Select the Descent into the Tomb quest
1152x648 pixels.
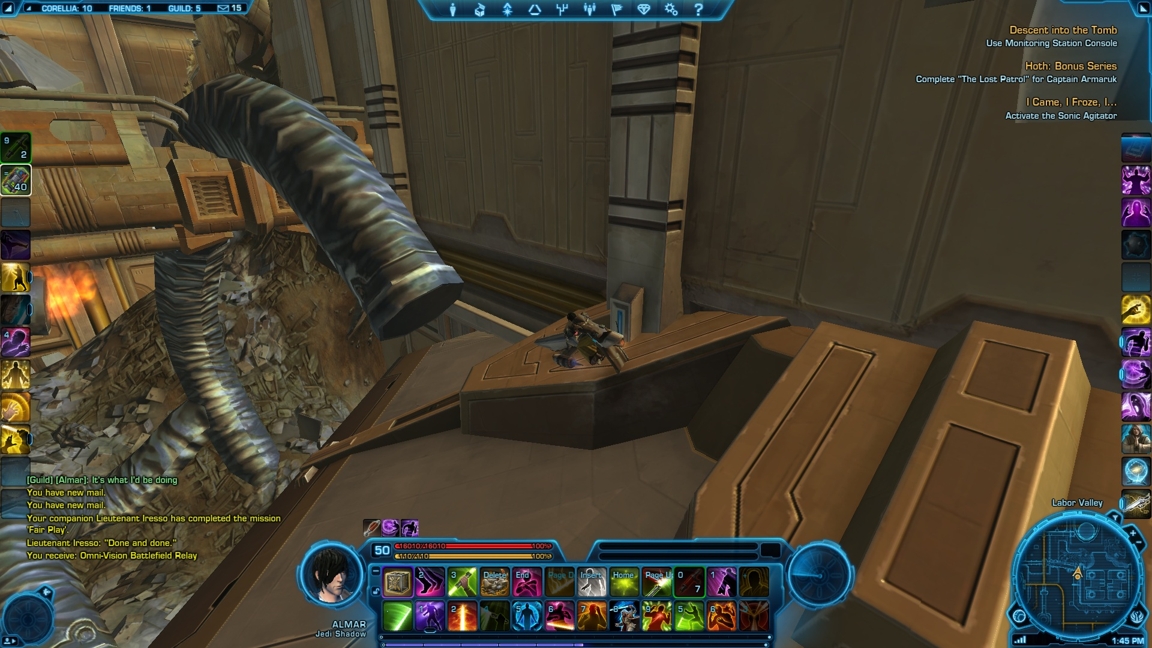pos(1063,30)
